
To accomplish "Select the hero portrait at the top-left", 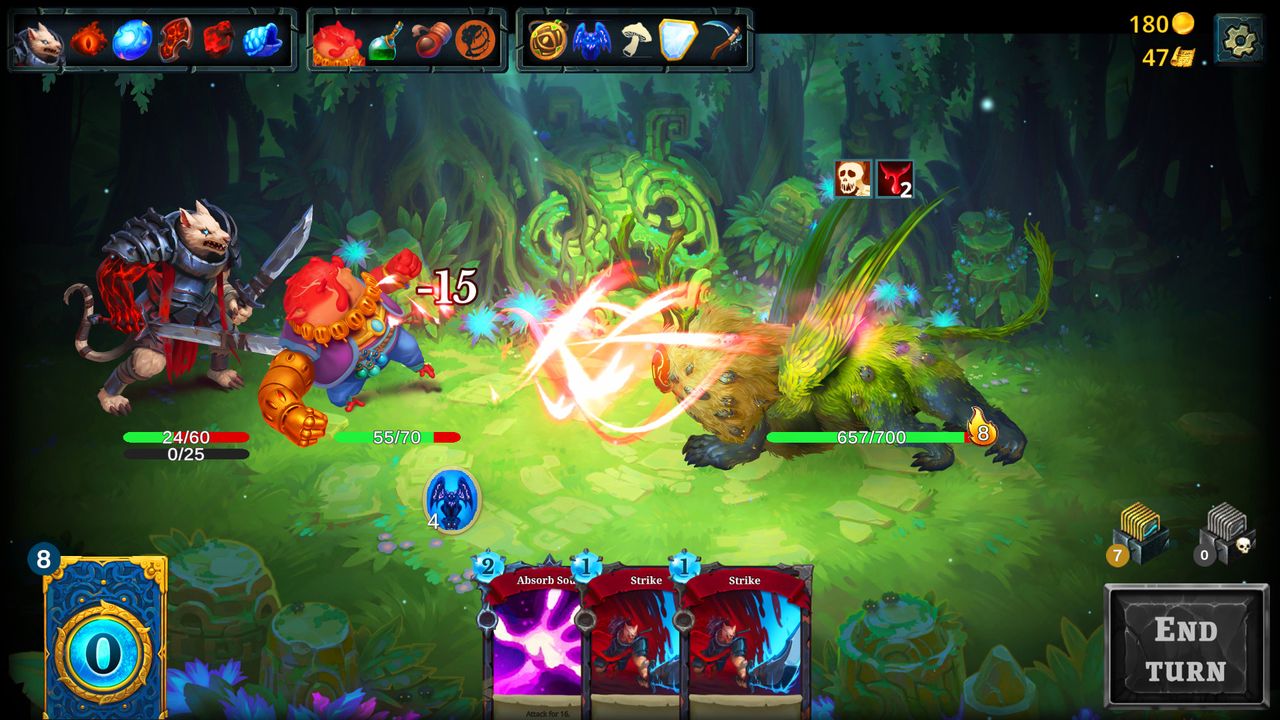I will pos(40,40).
